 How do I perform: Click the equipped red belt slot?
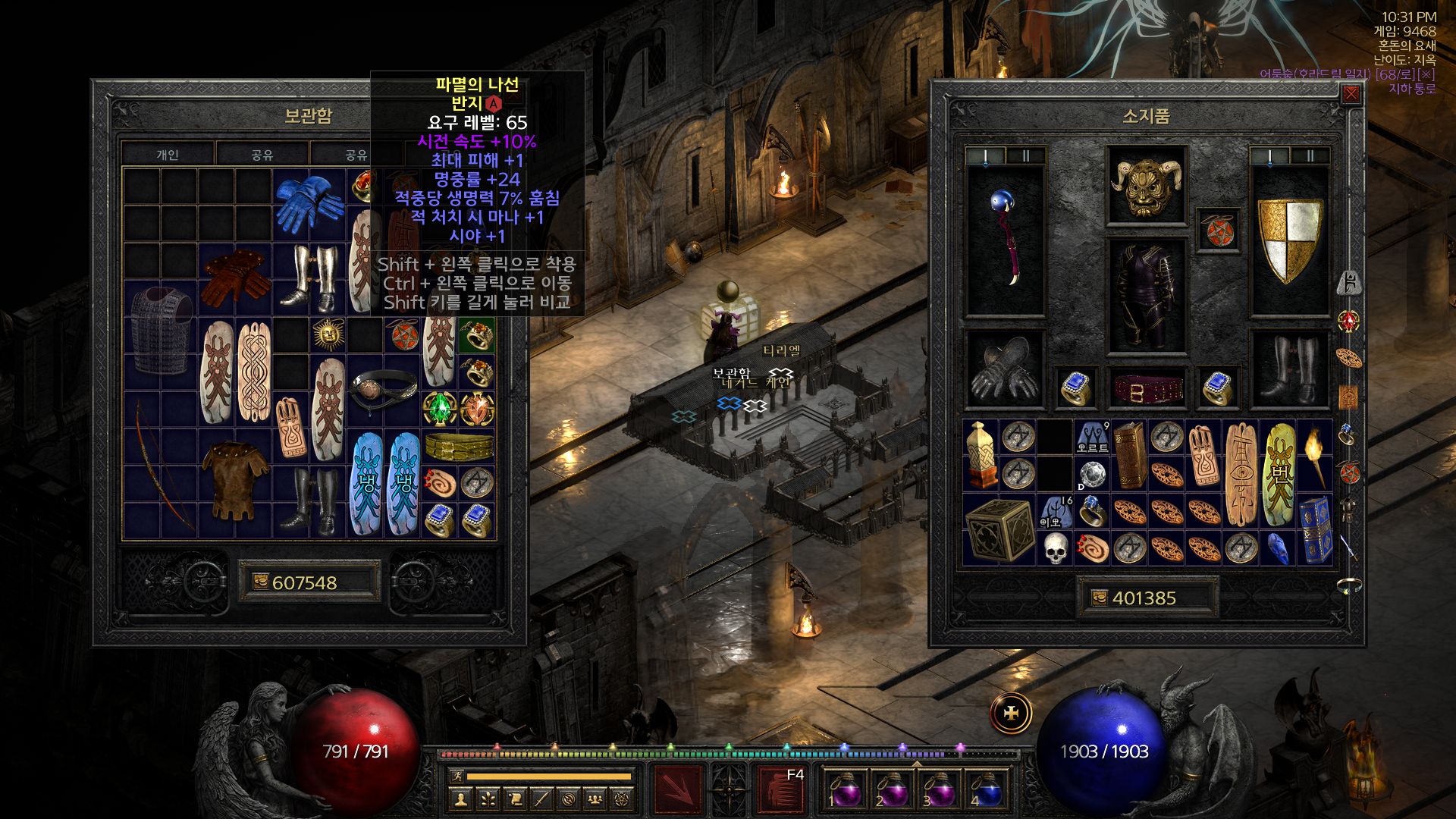[x=1146, y=390]
